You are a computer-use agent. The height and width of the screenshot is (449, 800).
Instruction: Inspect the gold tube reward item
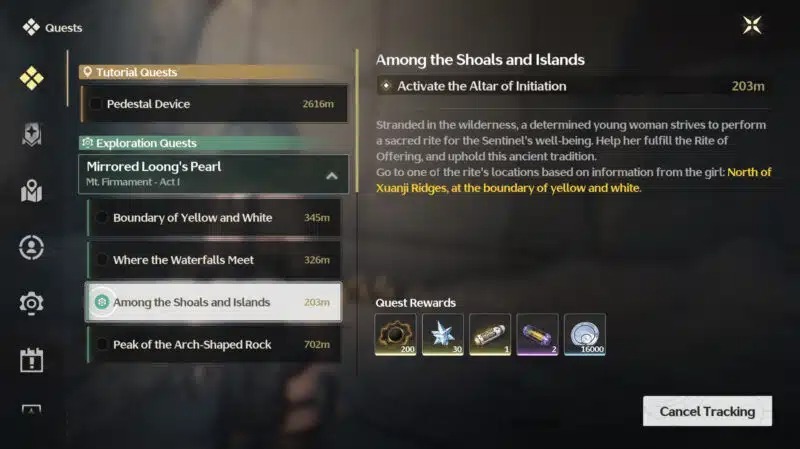point(490,335)
